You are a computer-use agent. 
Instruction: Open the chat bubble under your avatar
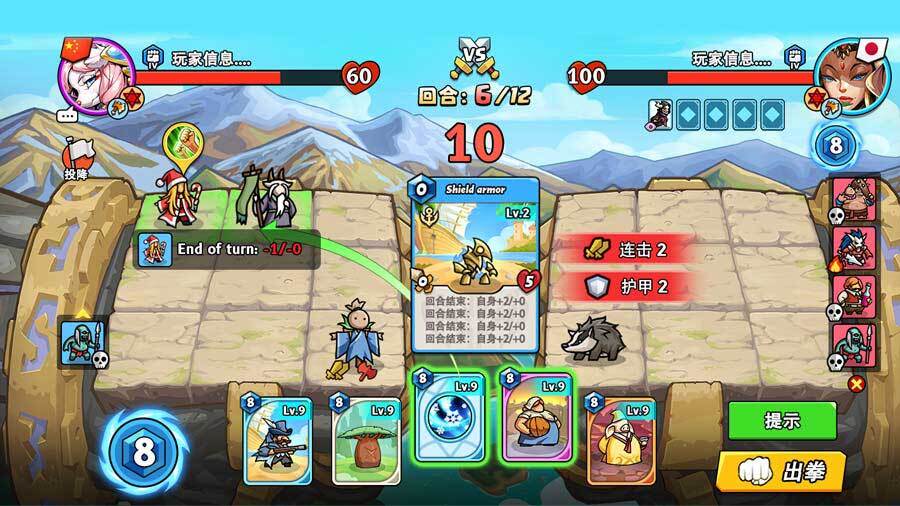(x=68, y=115)
